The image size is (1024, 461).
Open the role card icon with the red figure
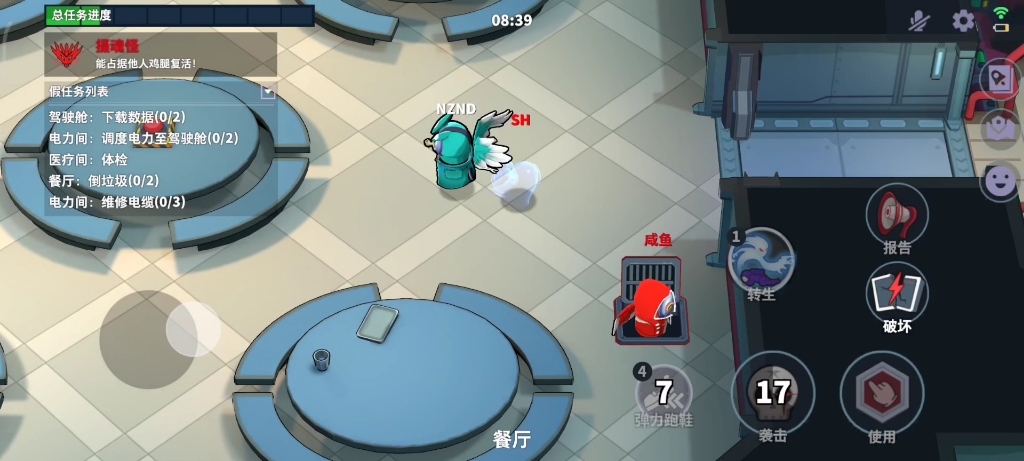(x=999, y=77)
